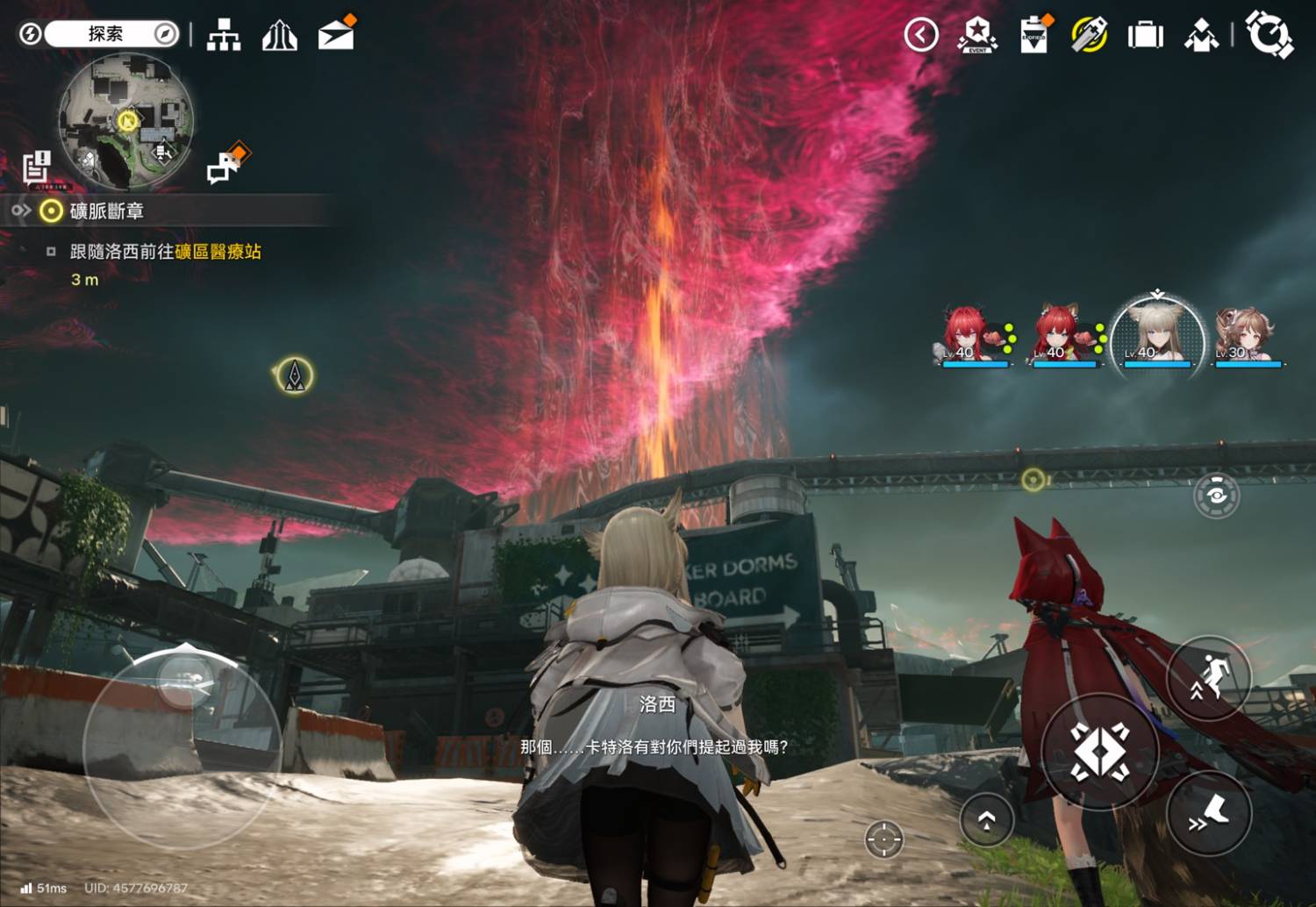Open the far-right main menu icon
The image size is (1316, 907).
pos(1269,35)
